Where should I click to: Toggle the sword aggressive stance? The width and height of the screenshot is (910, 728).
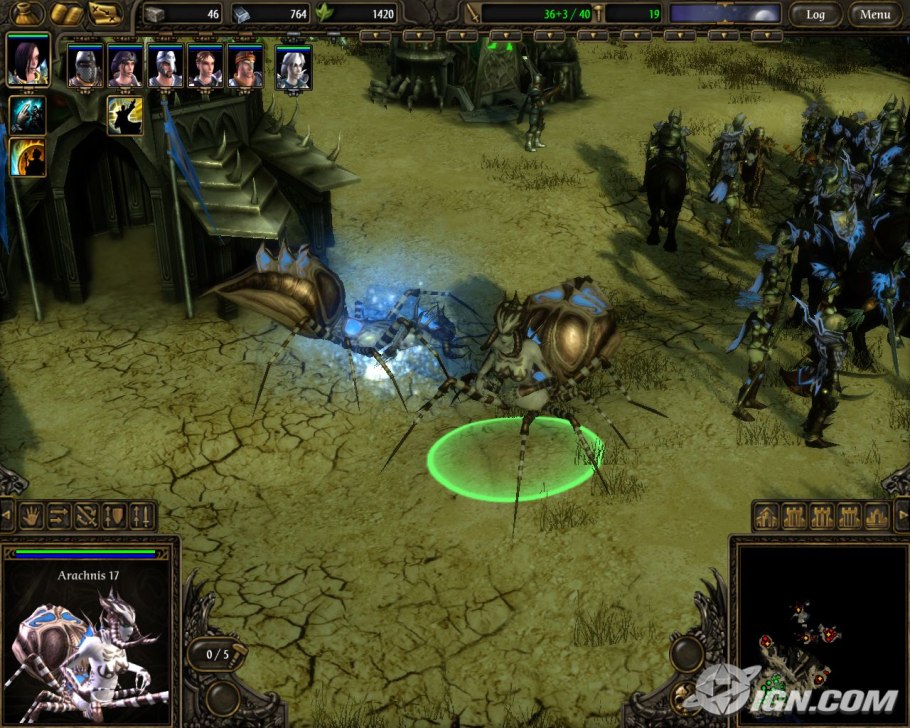(141, 516)
